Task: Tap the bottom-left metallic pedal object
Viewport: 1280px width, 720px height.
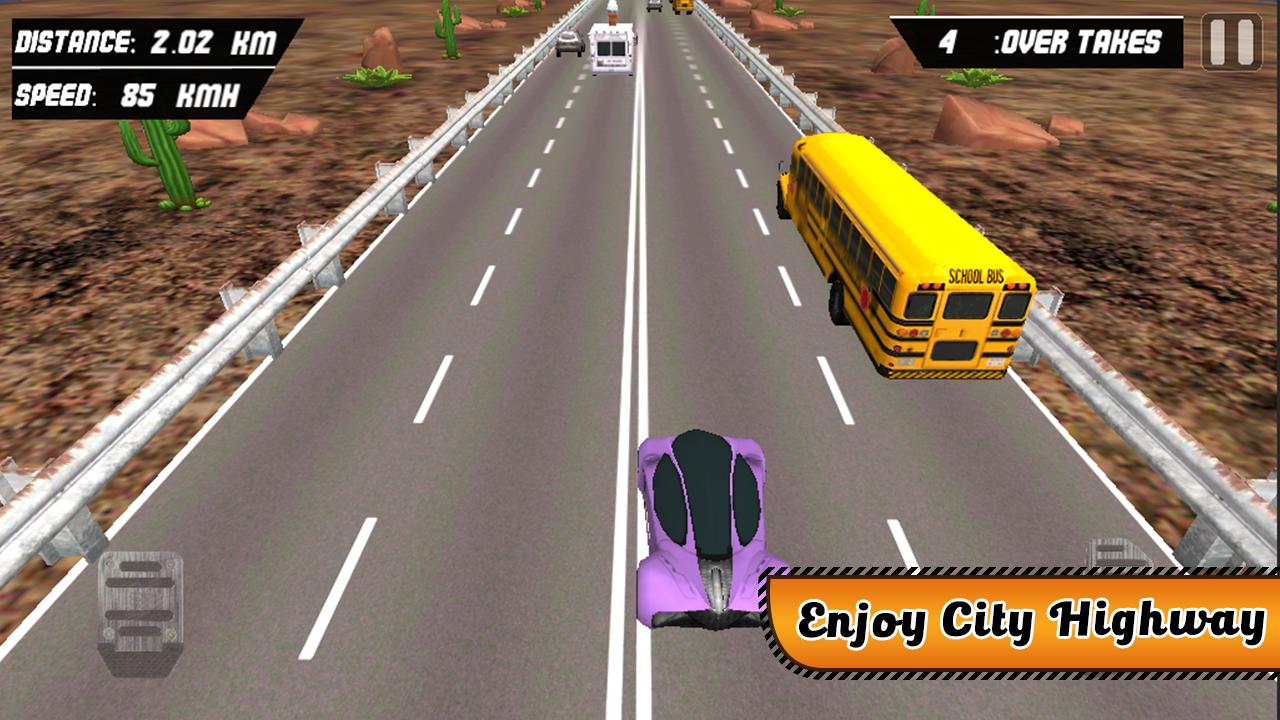Action: [140, 610]
